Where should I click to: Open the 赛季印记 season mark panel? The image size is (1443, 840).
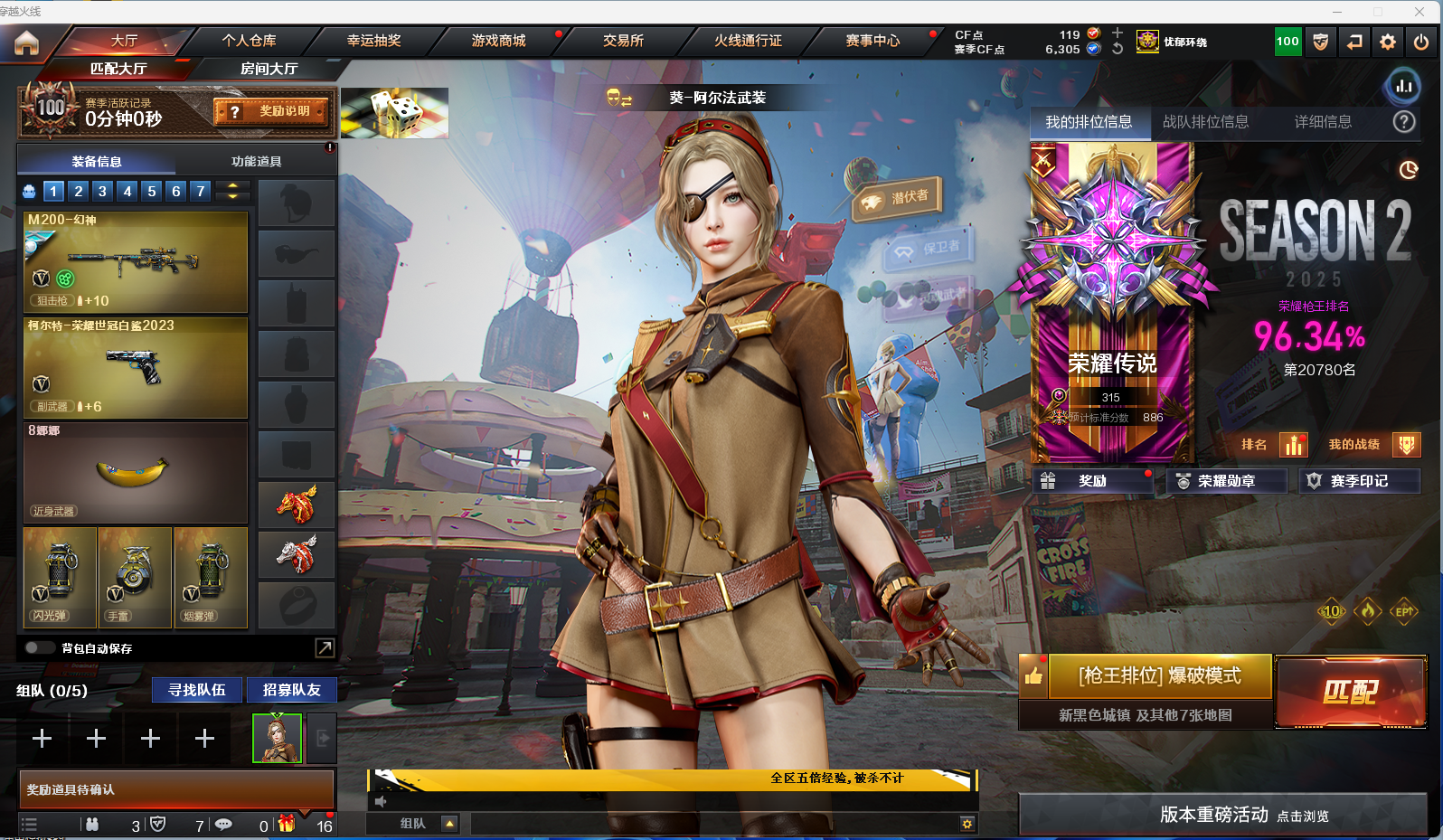1359,481
